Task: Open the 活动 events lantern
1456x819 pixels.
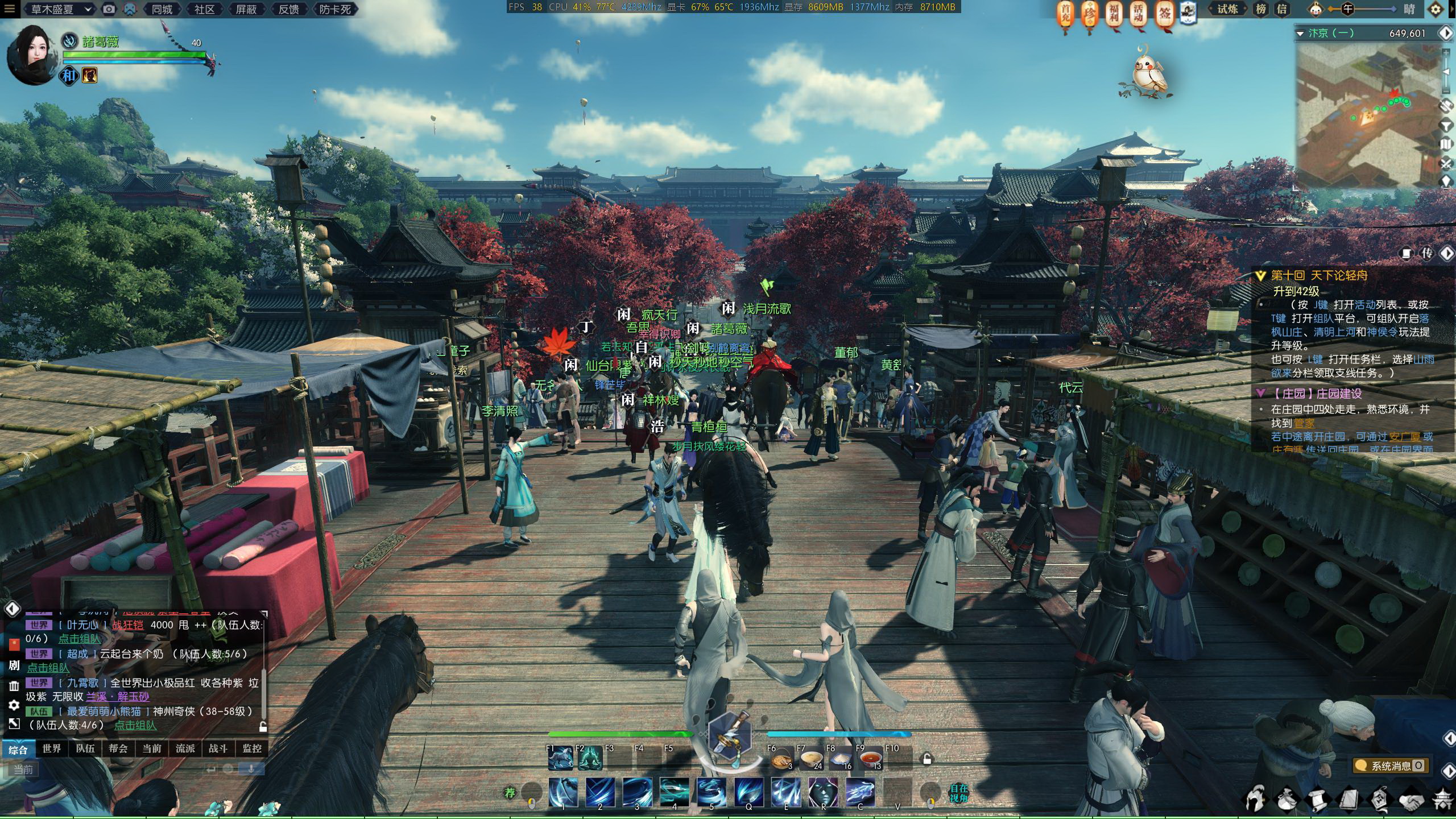Action: point(1139,14)
